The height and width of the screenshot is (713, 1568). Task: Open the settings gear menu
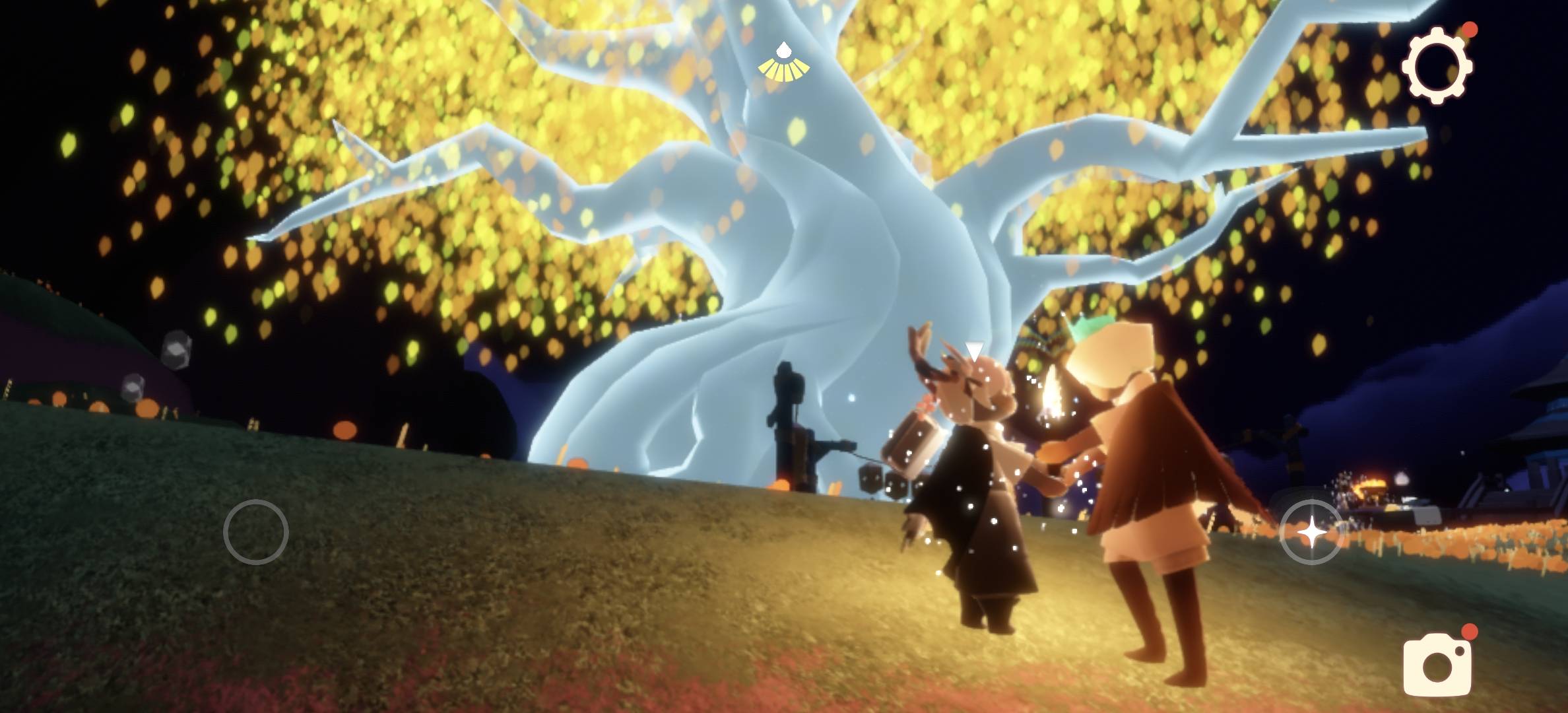coord(1439,69)
